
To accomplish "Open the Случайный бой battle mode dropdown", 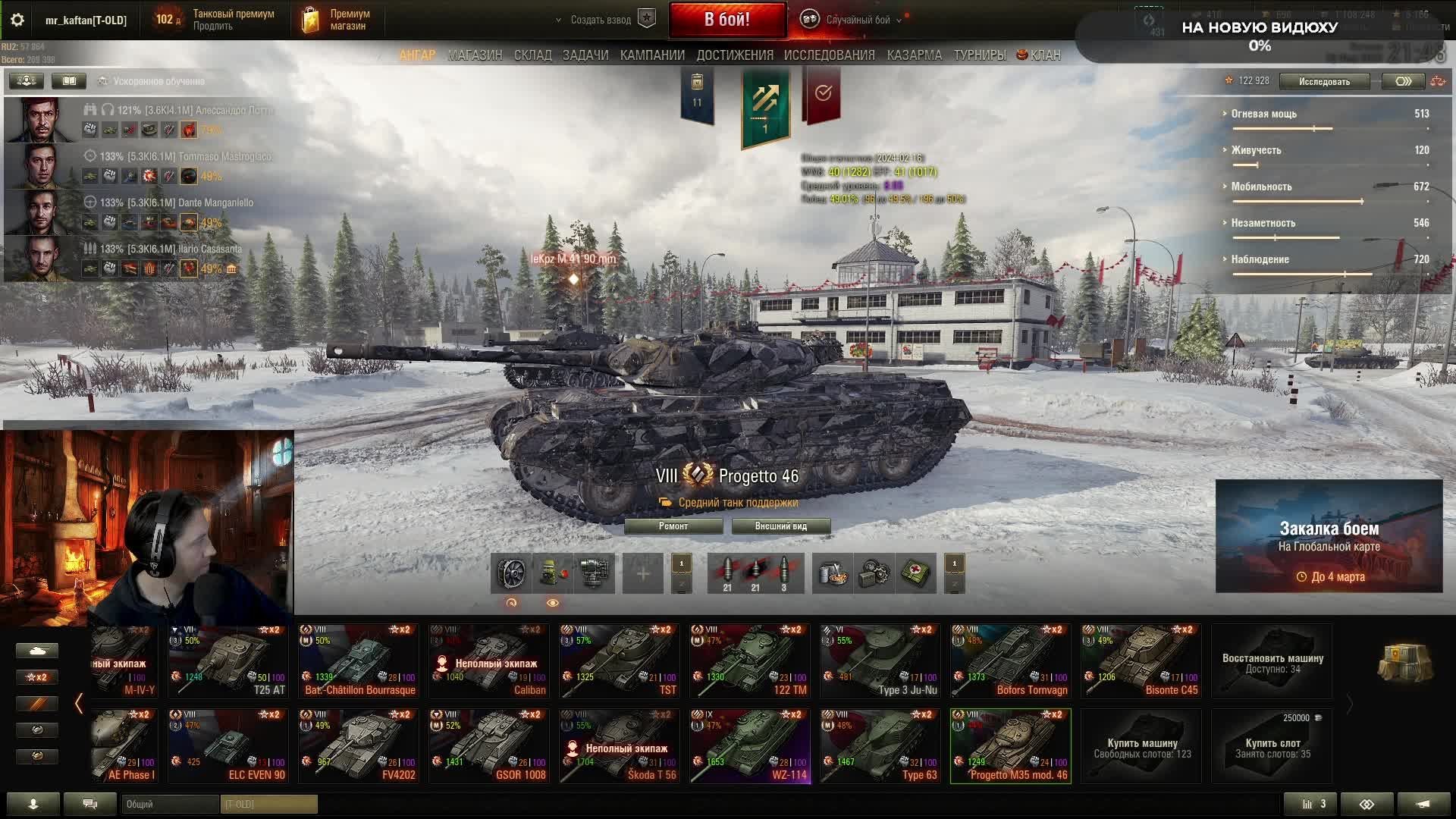I will click(x=857, y=20).
